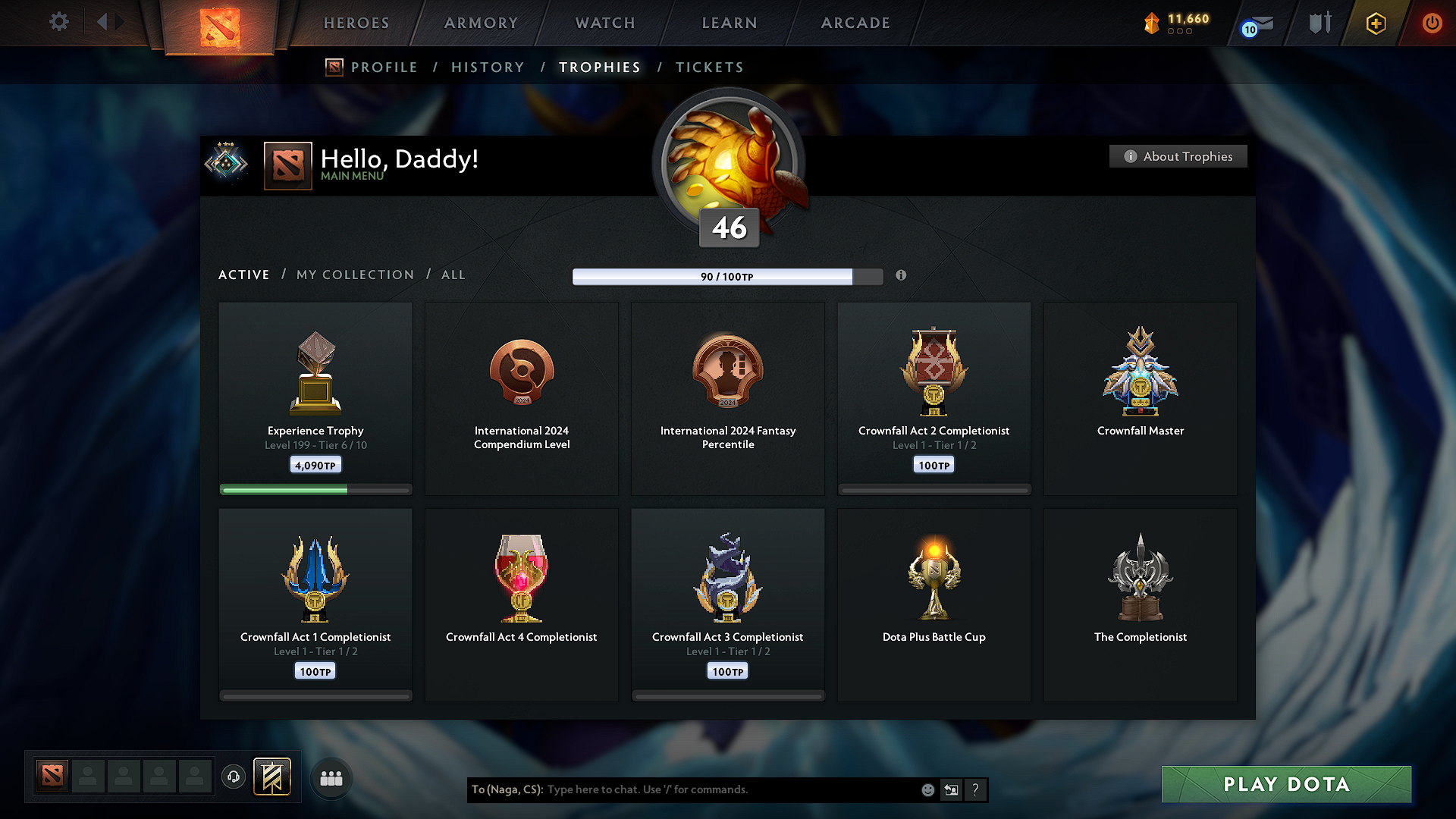Viewport: 1456px width, 819px height.
Task: Select the shards counter icon
Action: click(1153, 23)
